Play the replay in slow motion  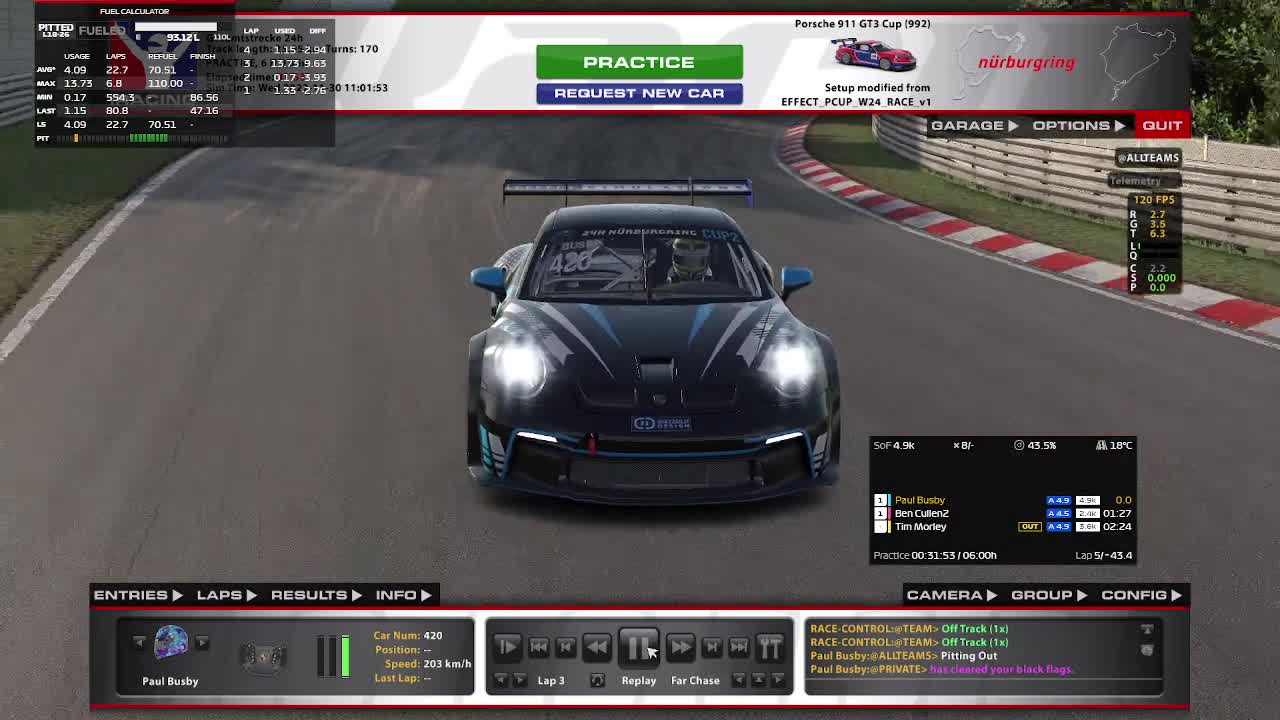507,647
